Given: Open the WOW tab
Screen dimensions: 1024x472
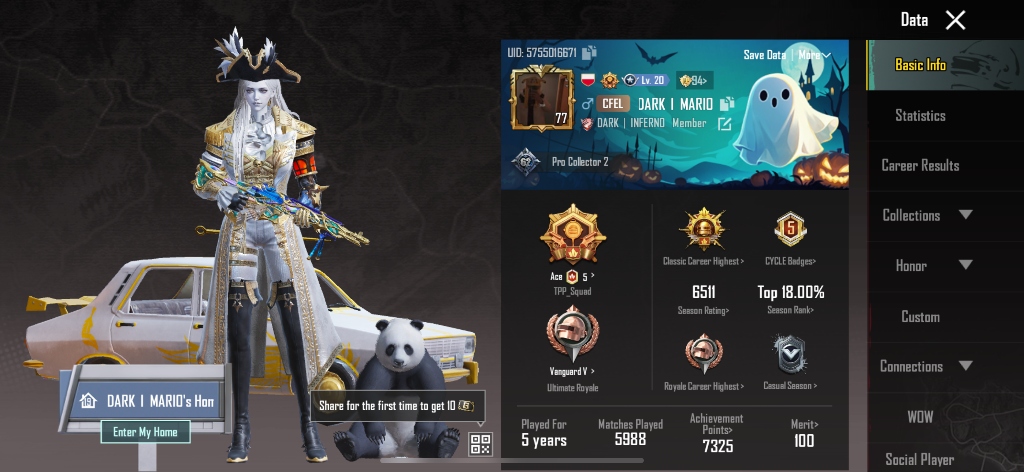Looking at the screenshot, I should pos(920,417).
